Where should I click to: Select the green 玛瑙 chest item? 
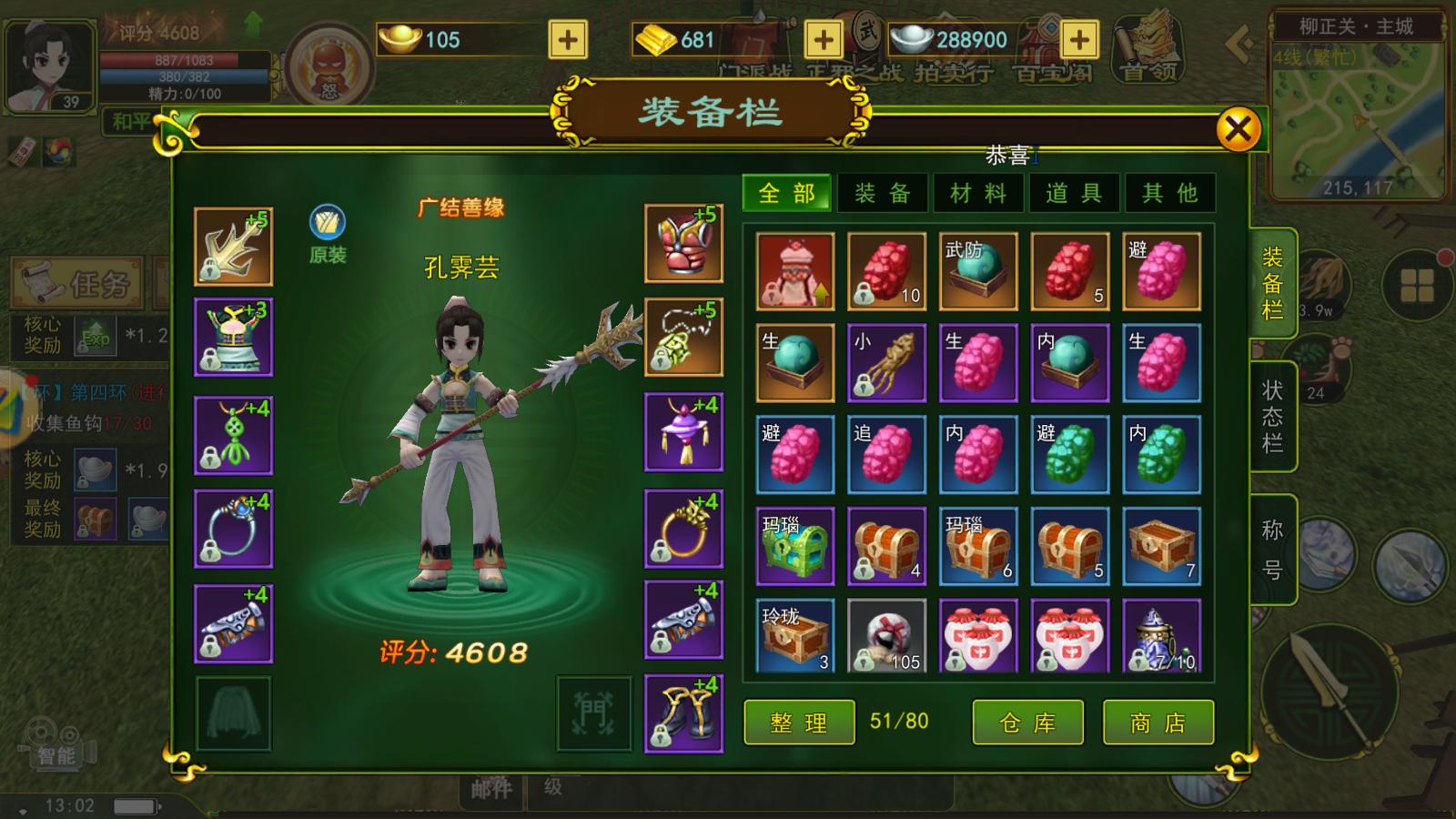click(795, 546)
